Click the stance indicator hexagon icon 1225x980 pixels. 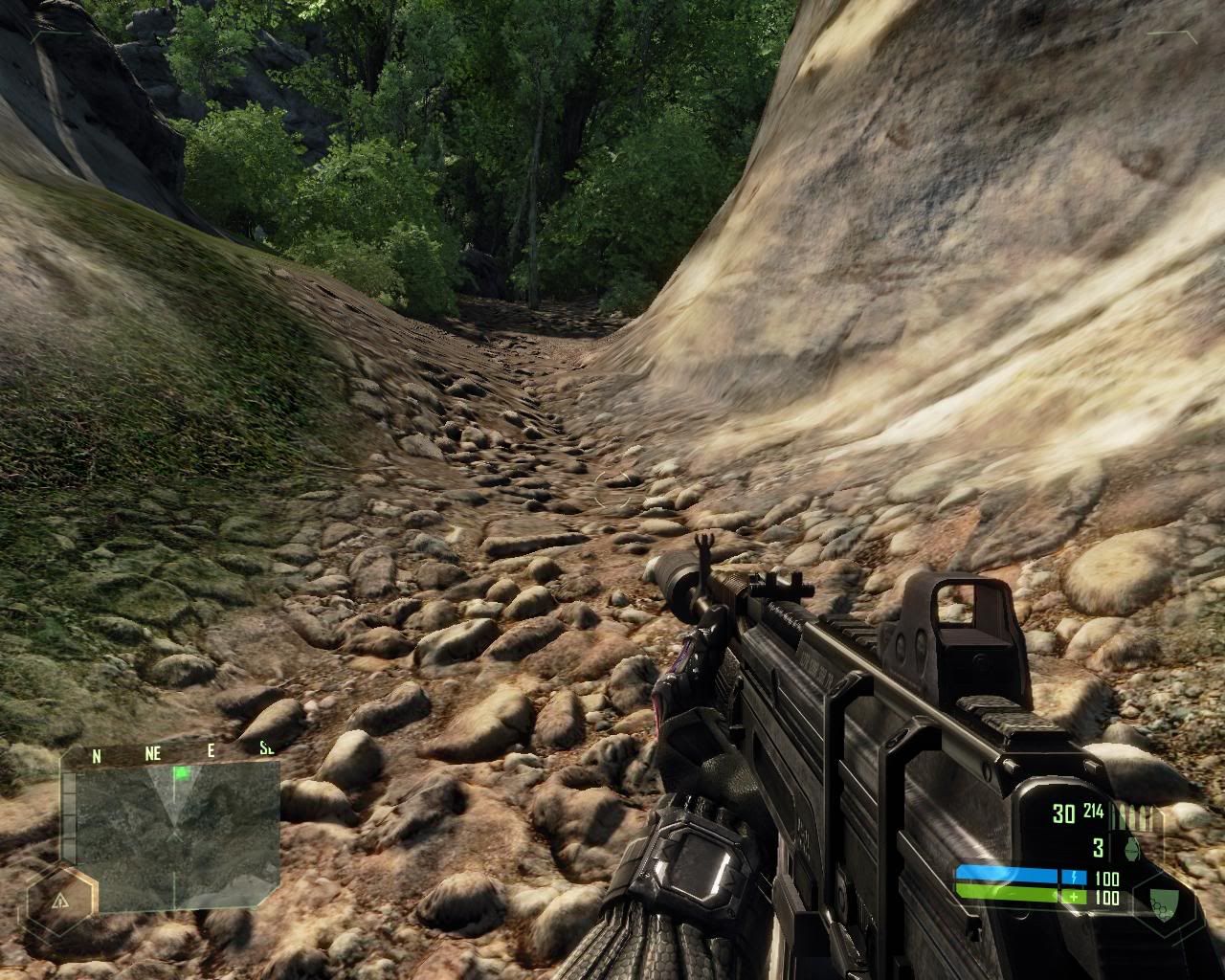point(60,902)
